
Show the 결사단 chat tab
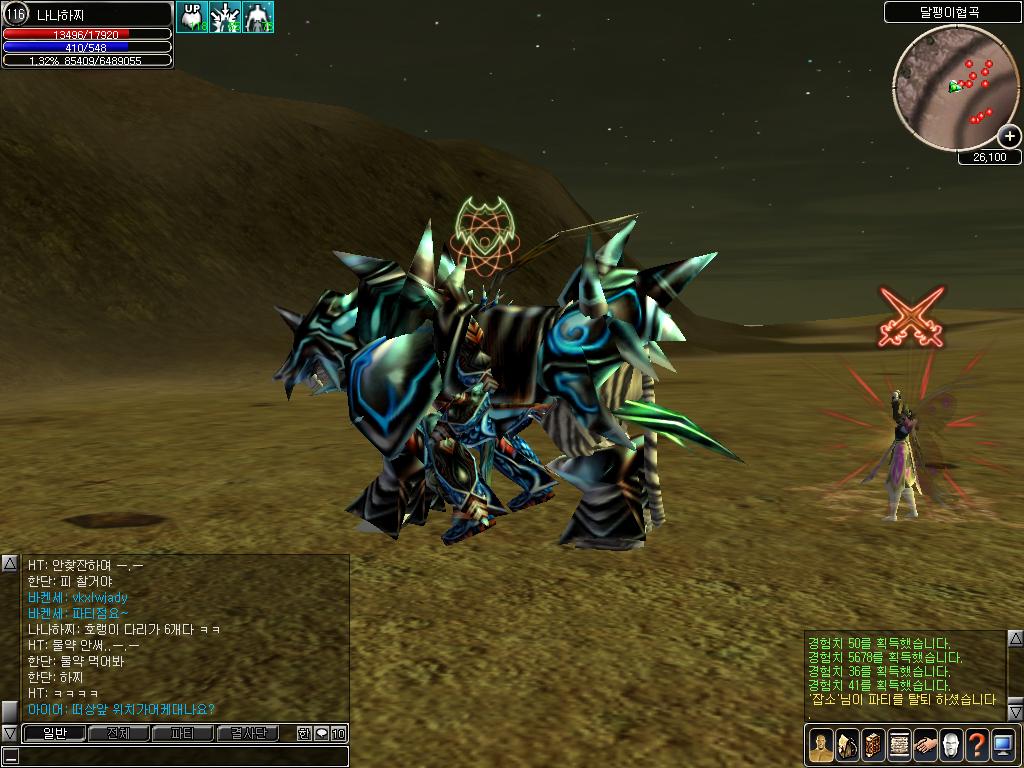tap(248, 734)
